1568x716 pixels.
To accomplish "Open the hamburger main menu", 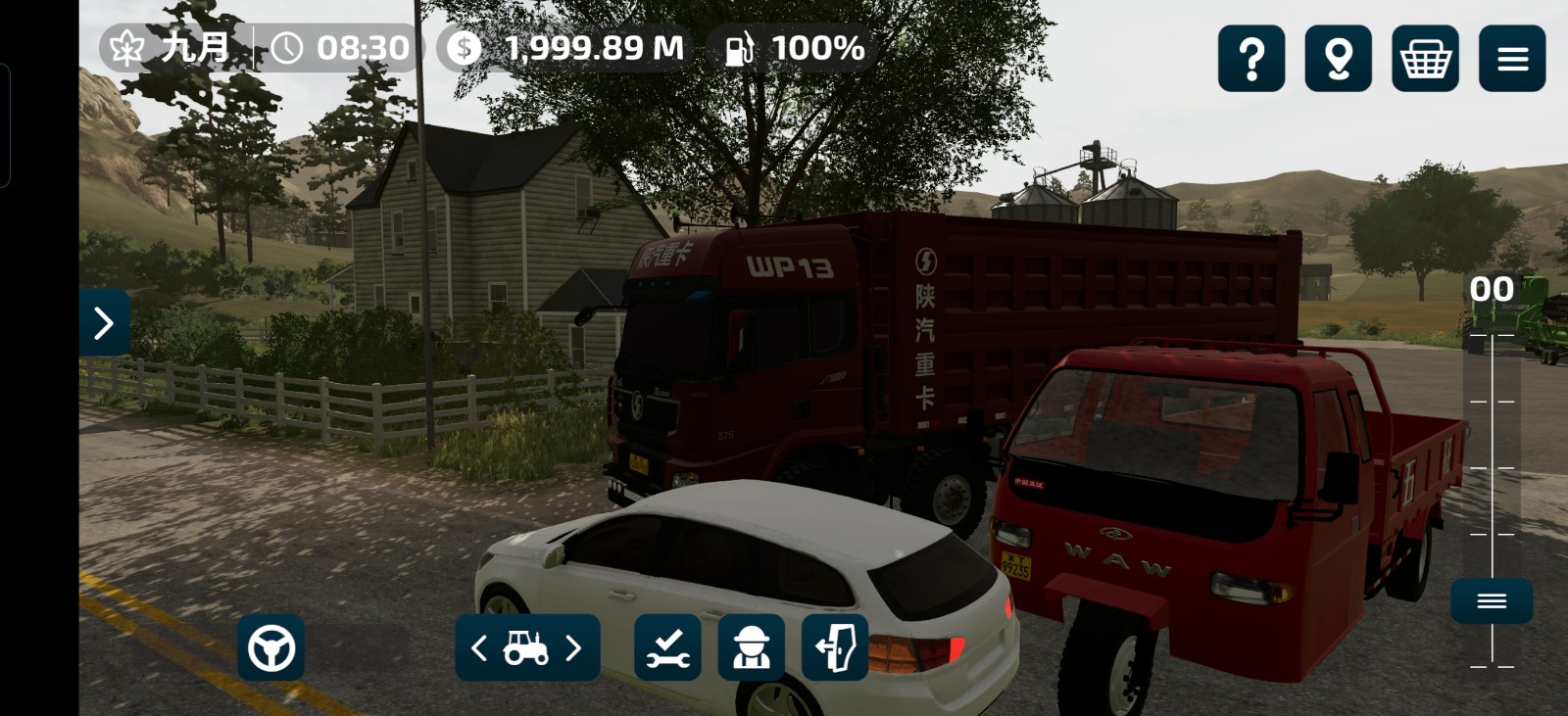I will (1512, 59).
